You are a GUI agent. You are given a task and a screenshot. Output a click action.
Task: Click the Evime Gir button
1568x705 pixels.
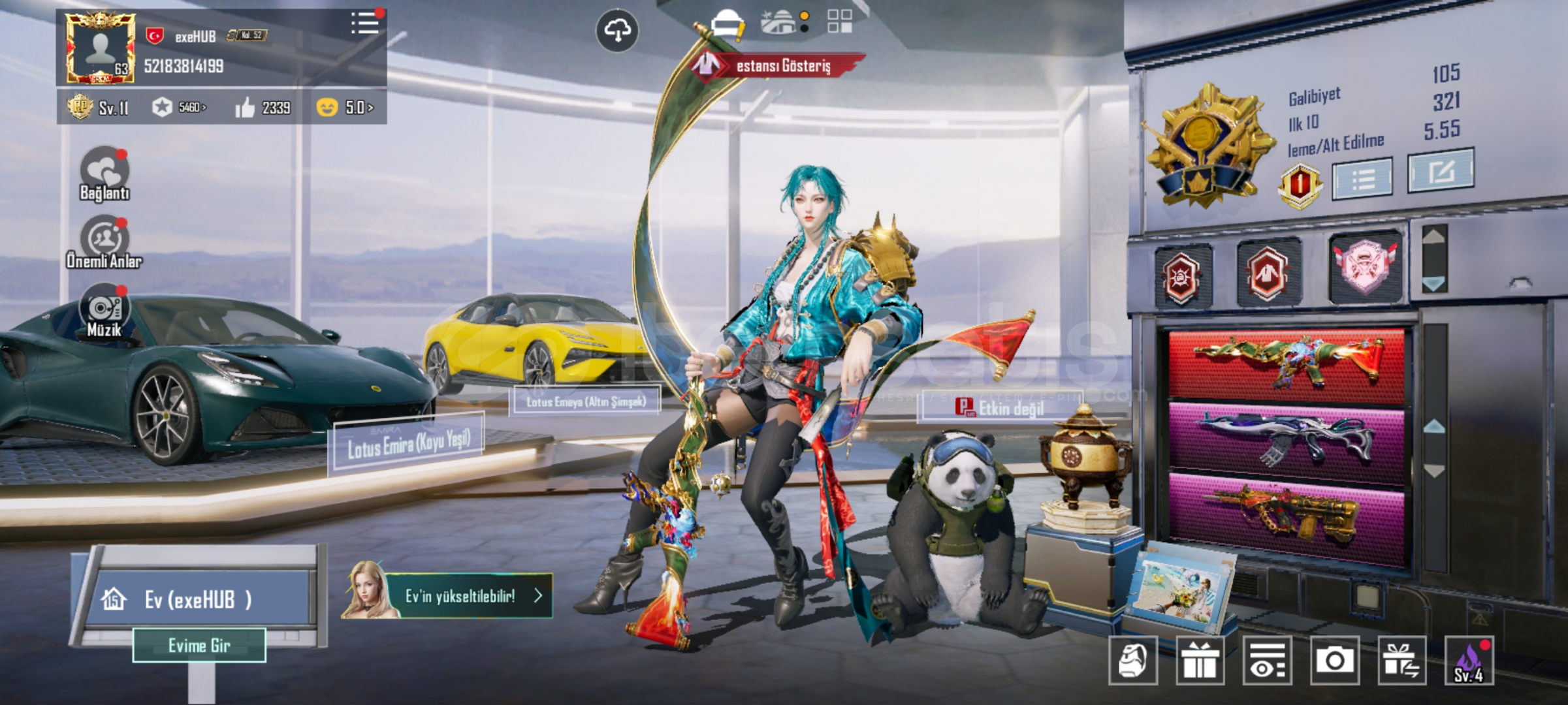[199, 646]
